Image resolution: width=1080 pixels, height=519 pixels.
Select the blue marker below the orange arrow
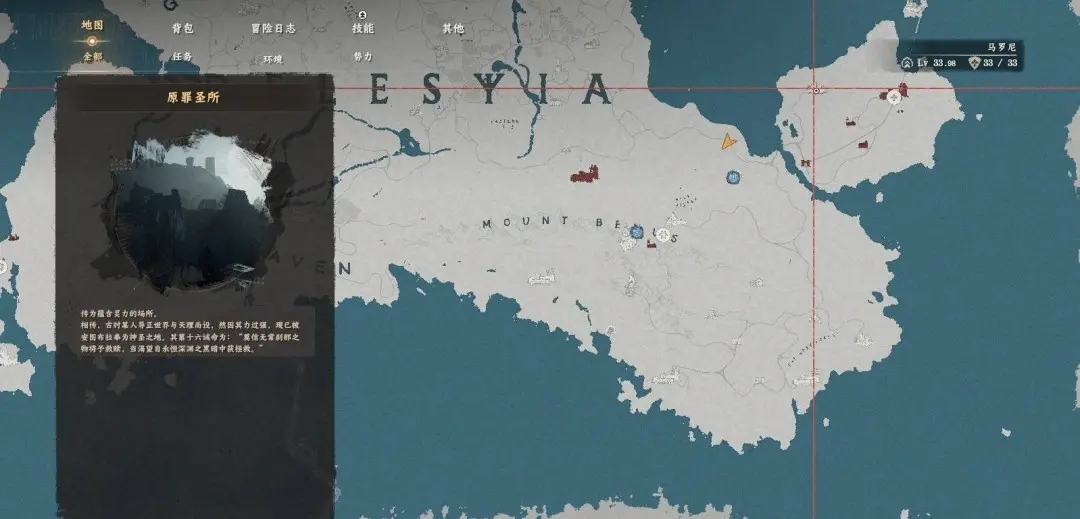coord(733,177)
